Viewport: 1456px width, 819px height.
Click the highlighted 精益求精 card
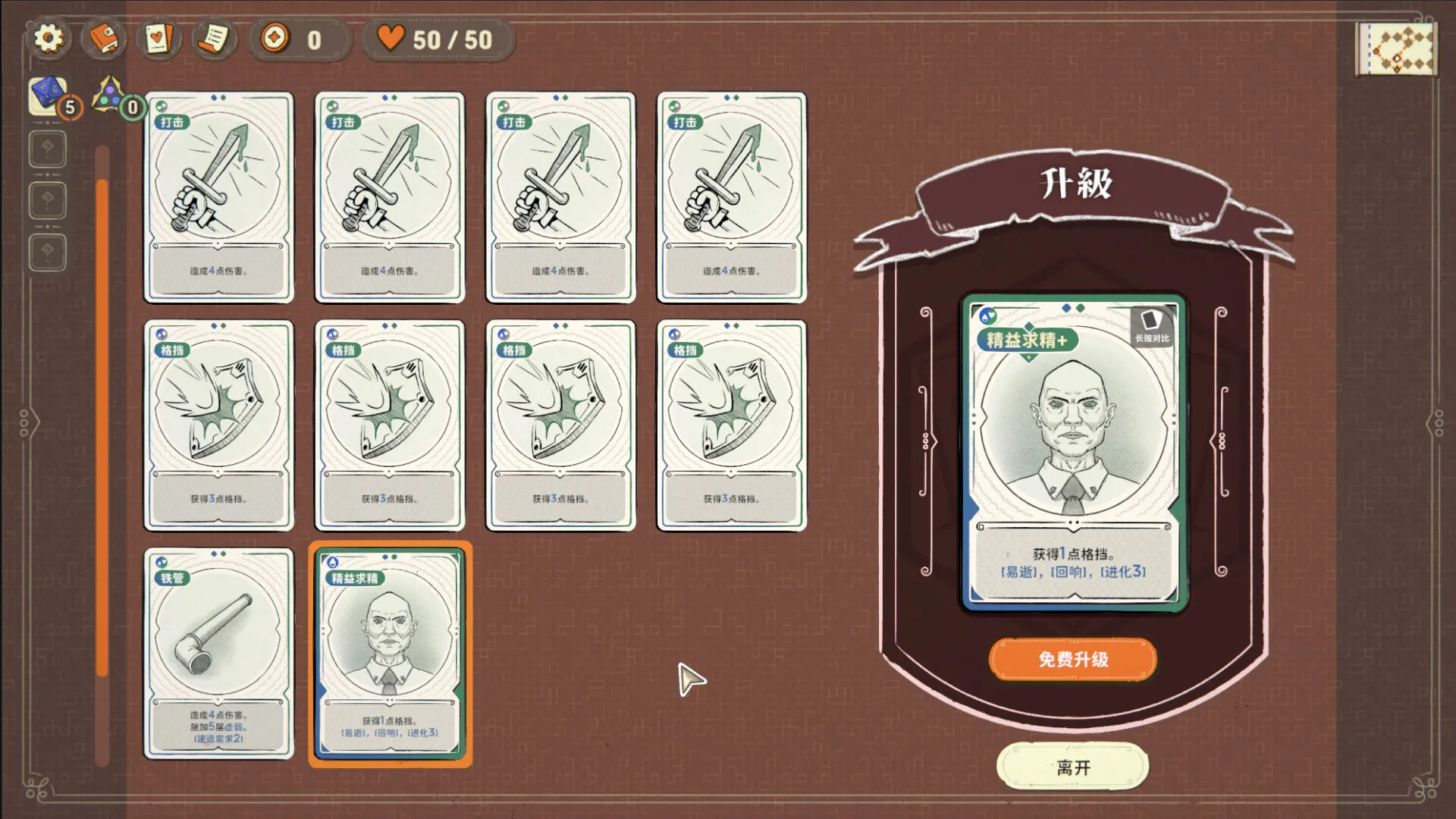pyautogui.click(x=391, y=652)
